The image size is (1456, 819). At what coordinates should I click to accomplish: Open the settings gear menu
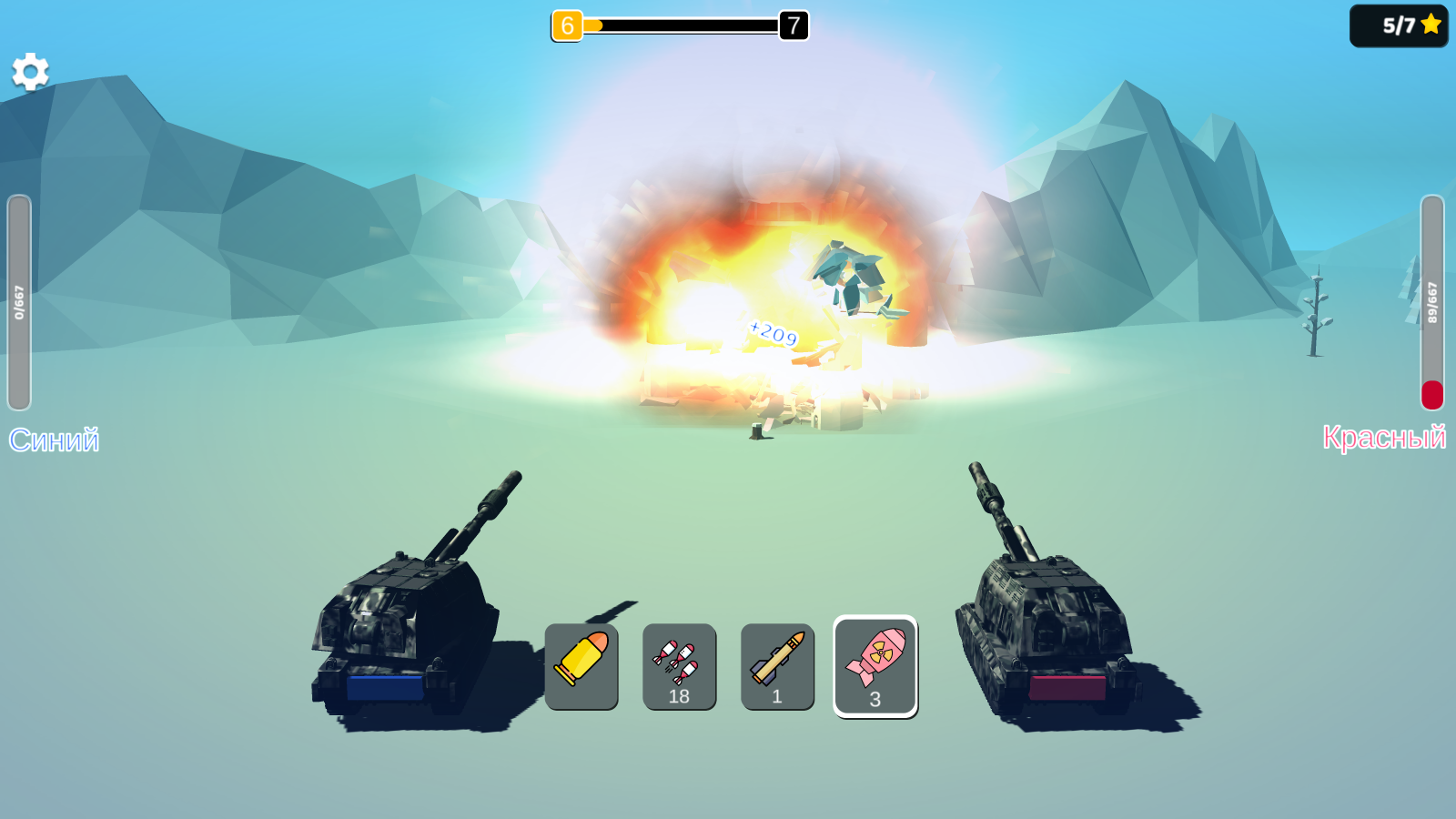tap(30, 72)
